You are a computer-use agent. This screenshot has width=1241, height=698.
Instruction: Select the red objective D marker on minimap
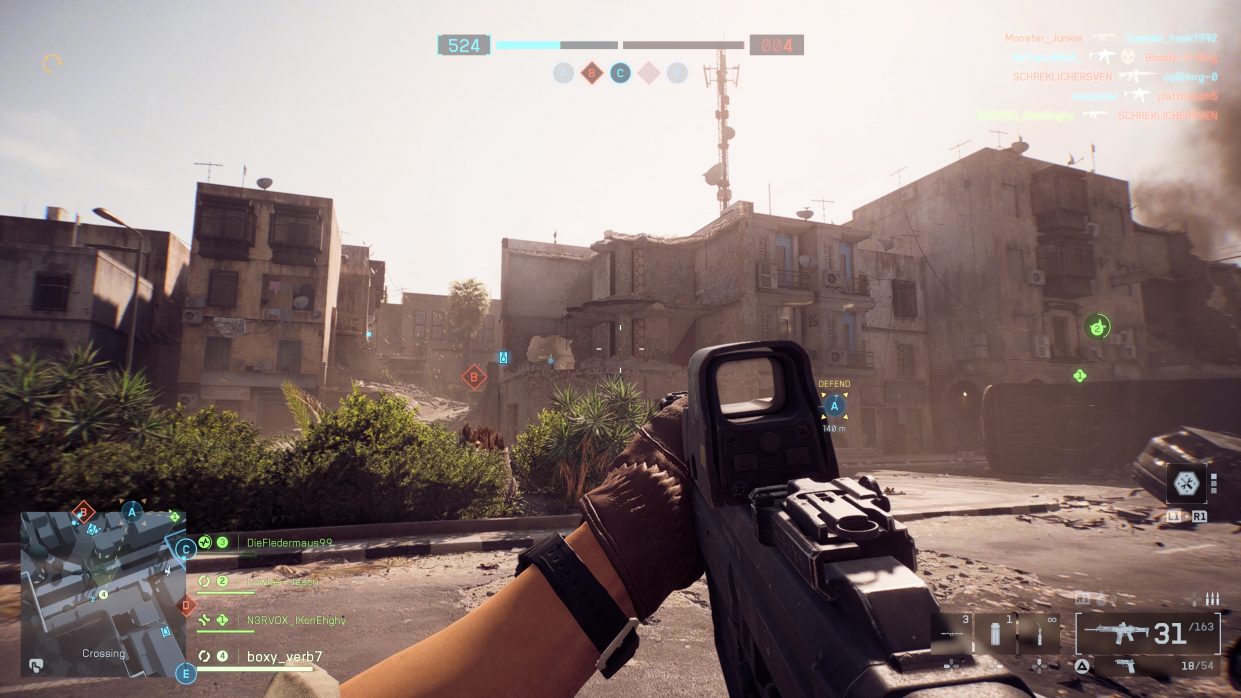(x=185, y=605)
